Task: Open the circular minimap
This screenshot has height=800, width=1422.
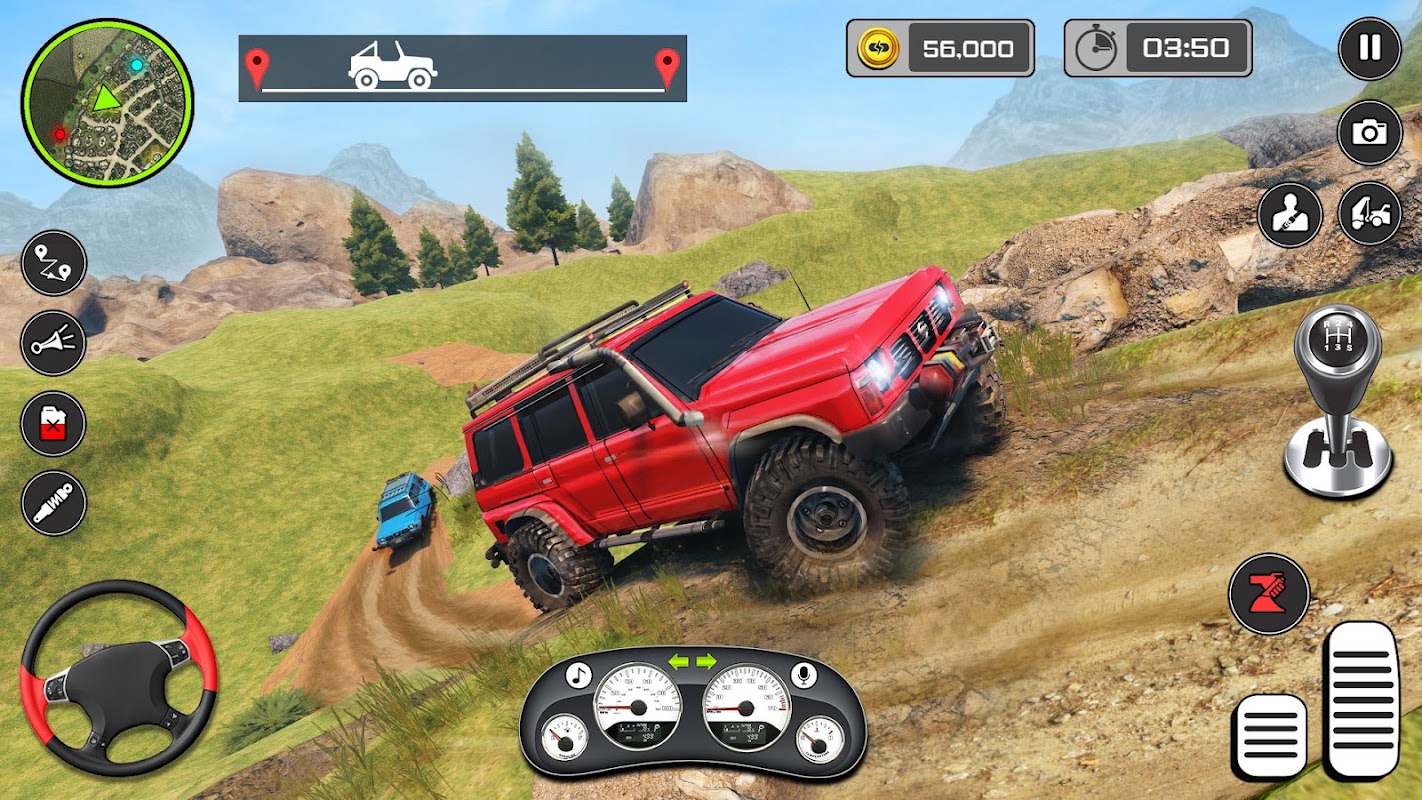Action: coord(107,102)
